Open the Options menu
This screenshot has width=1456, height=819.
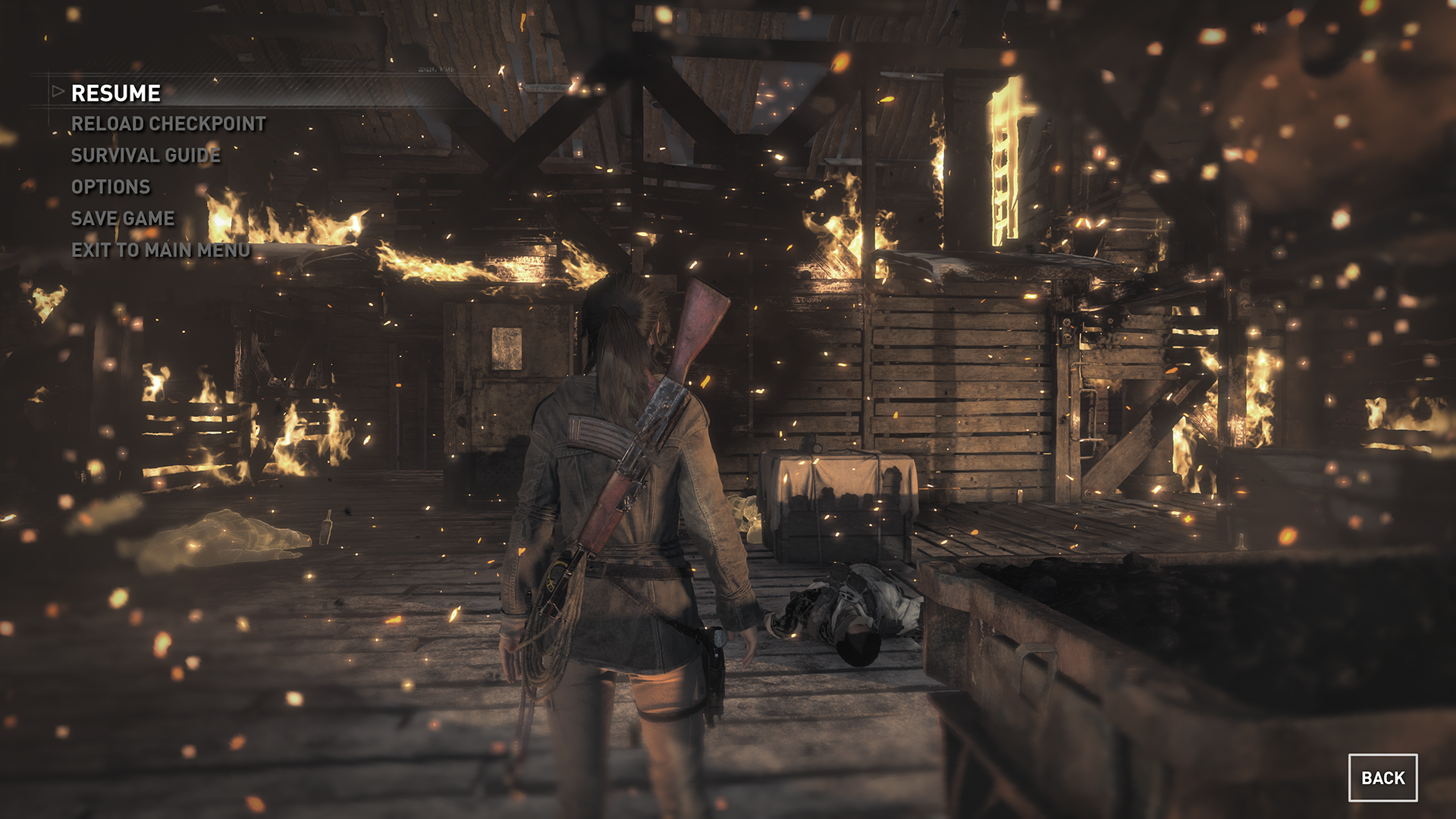[111, 187]
